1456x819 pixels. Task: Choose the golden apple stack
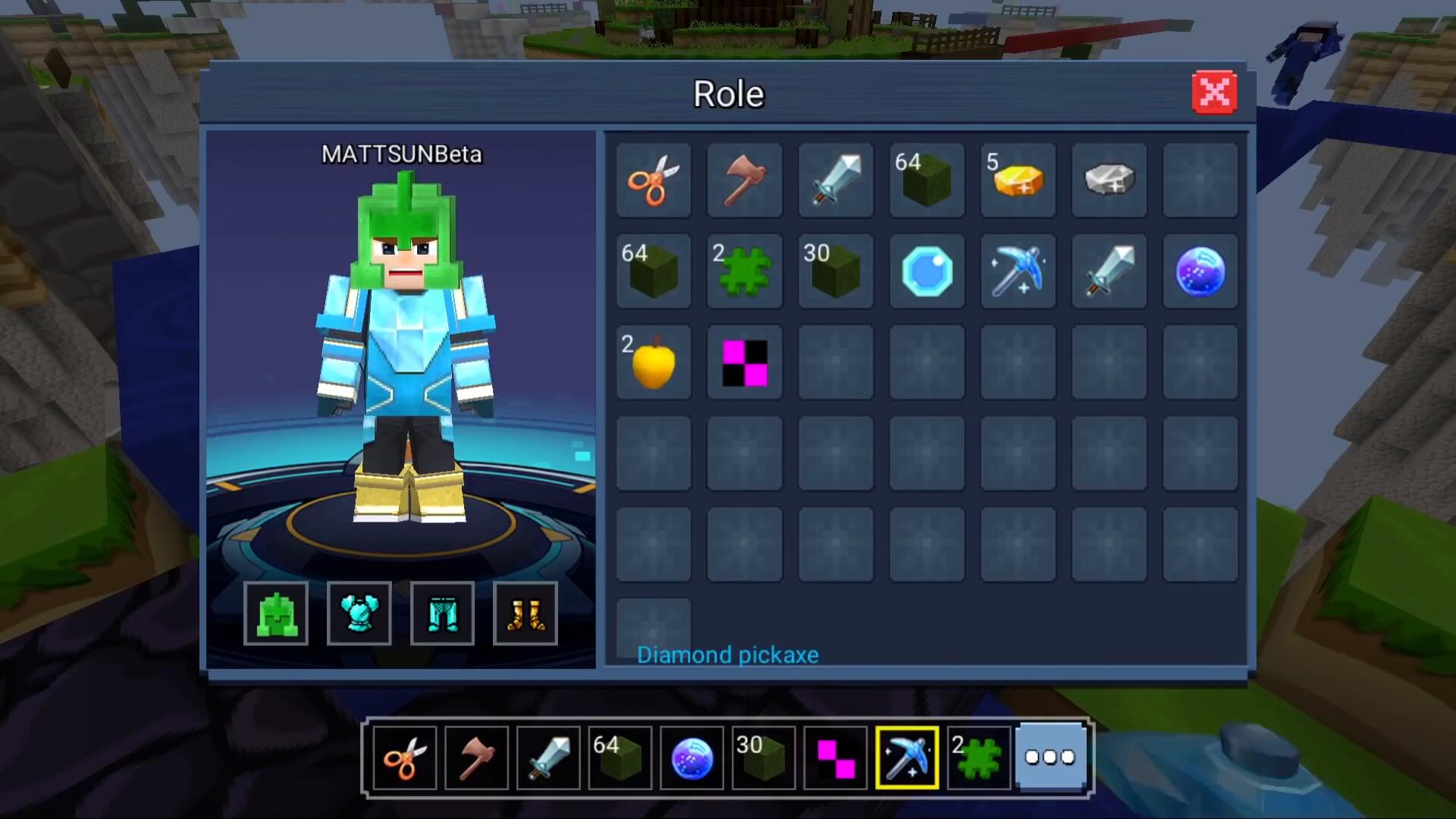654,362
